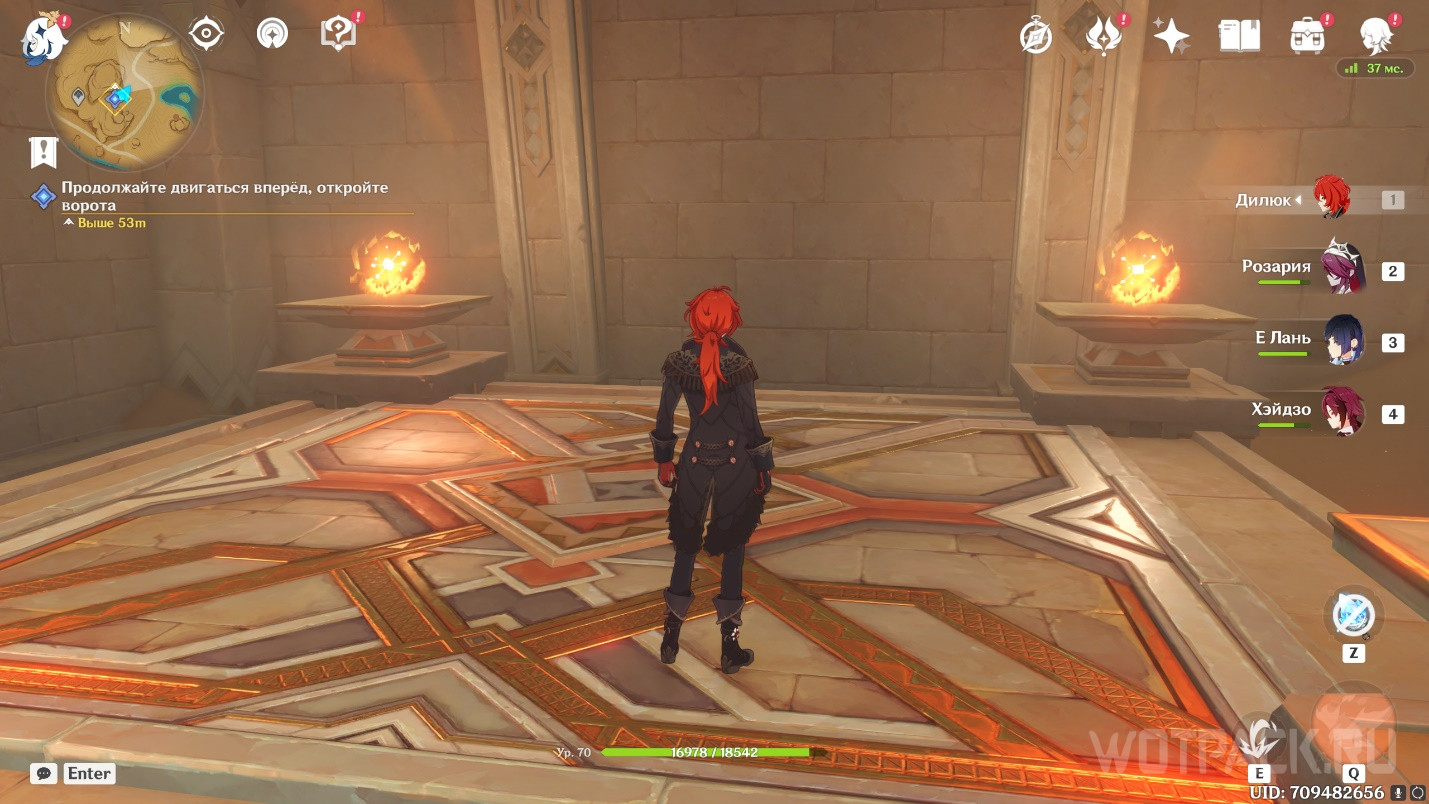The width and height of the screenshot is (1429, 804).
Task: Open the target crosshair icon beside minimap
Action: 206,35
